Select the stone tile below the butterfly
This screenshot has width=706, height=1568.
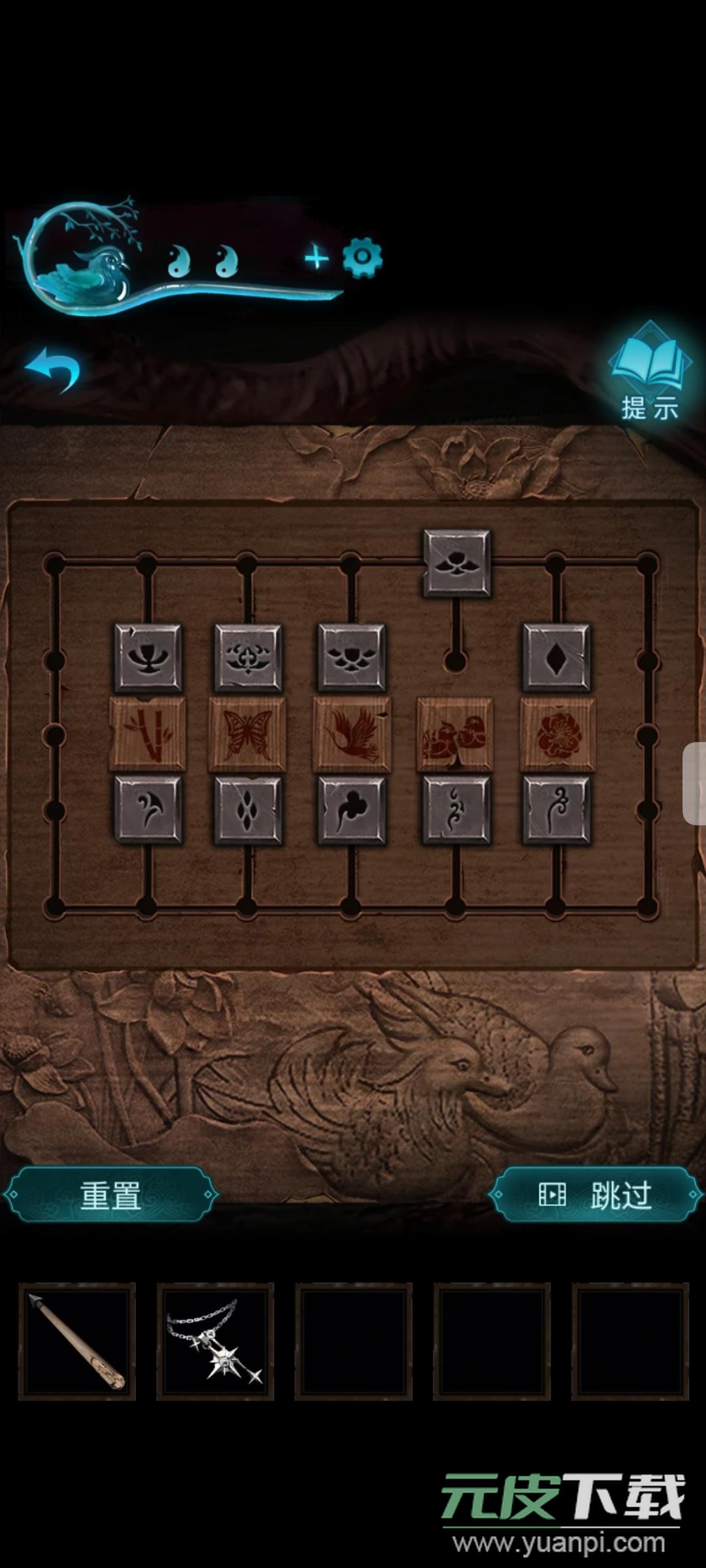[248, 810]
